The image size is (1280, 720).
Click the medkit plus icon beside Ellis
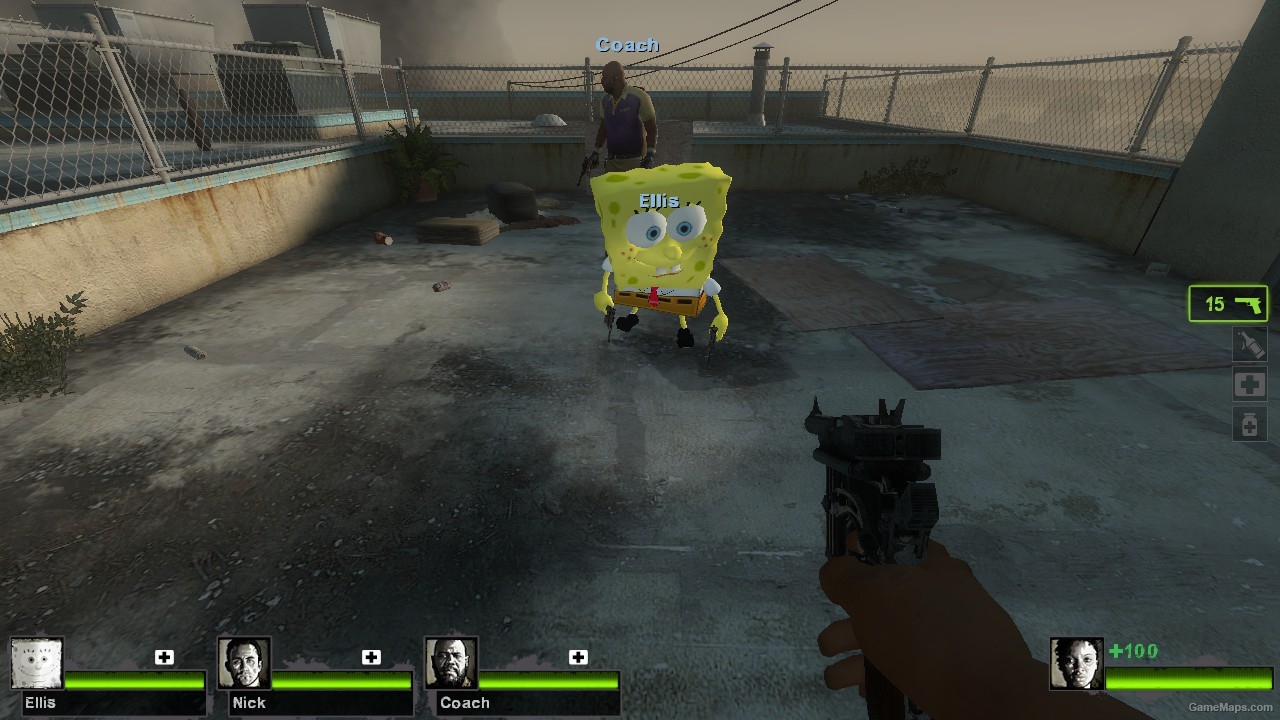pyautogui.click(x=164, y=657)
